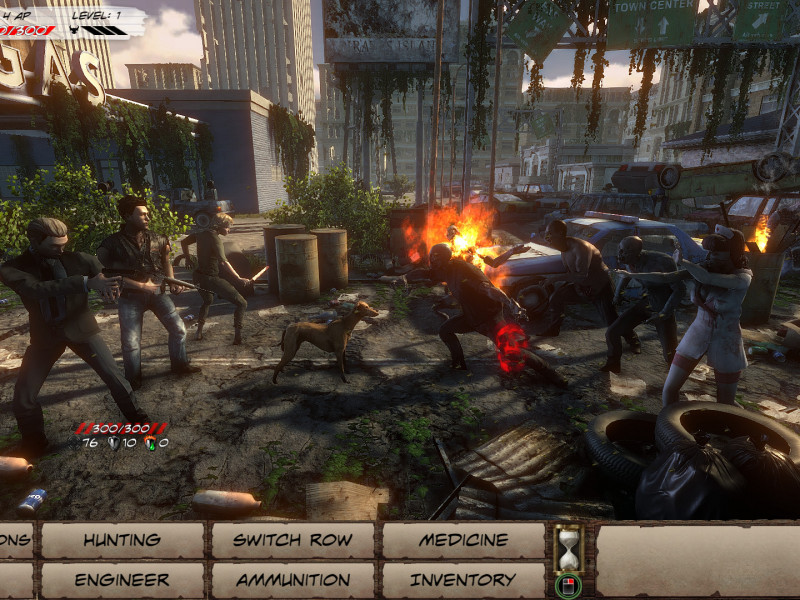Select the Medicine button

(464, 540)
